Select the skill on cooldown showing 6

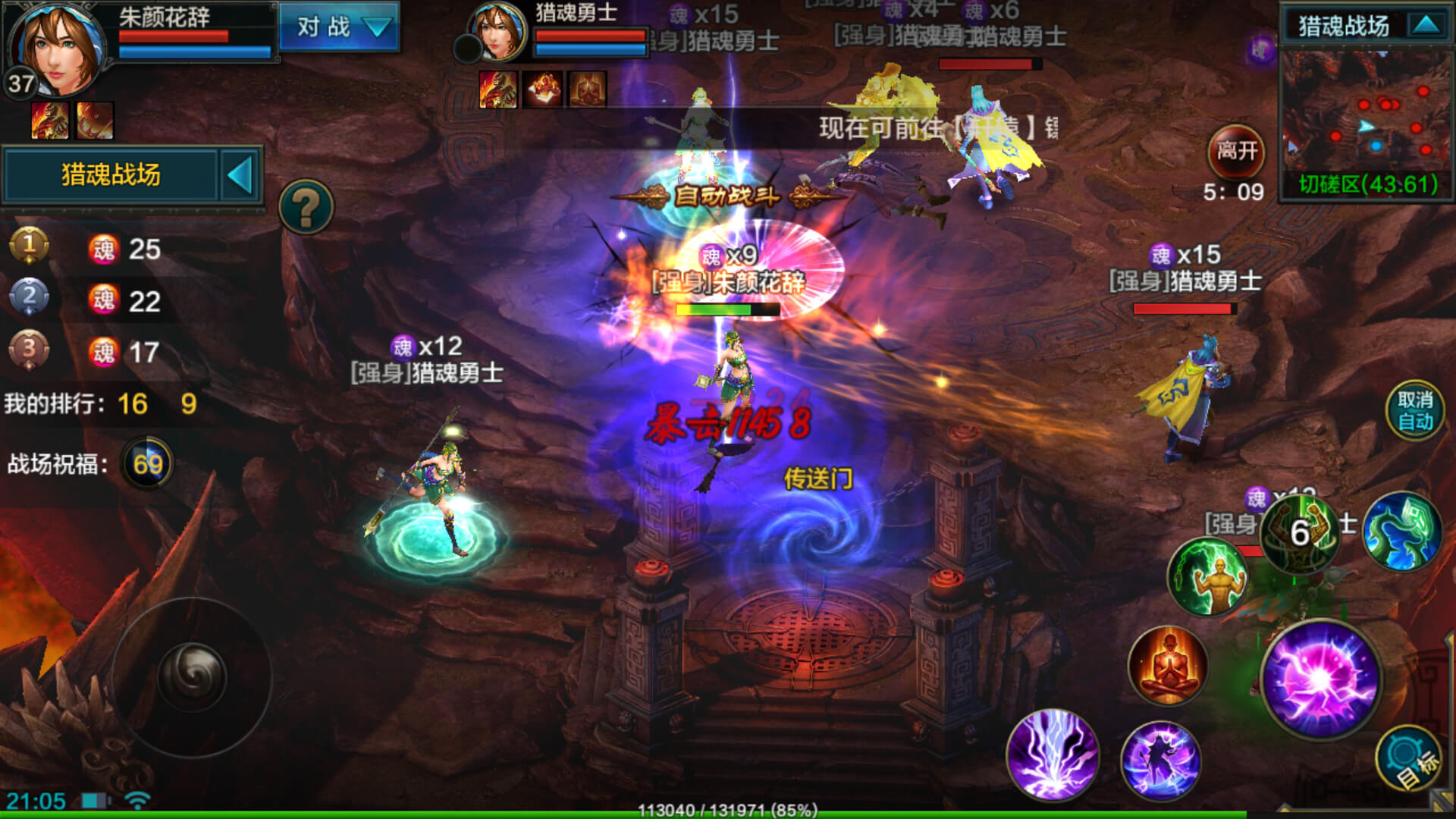pos(1300,533)
